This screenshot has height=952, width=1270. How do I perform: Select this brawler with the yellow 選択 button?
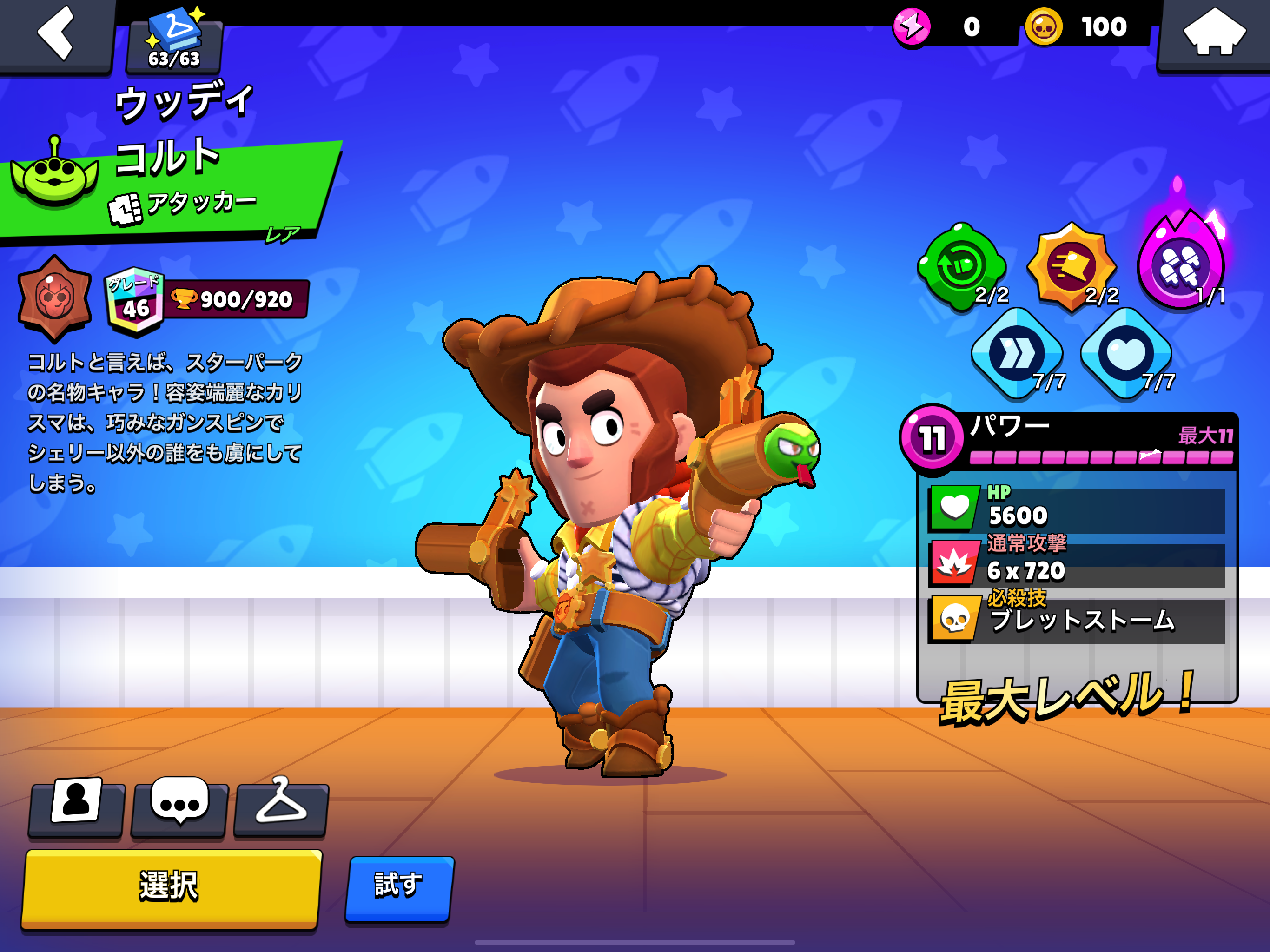tap(171, 886)
